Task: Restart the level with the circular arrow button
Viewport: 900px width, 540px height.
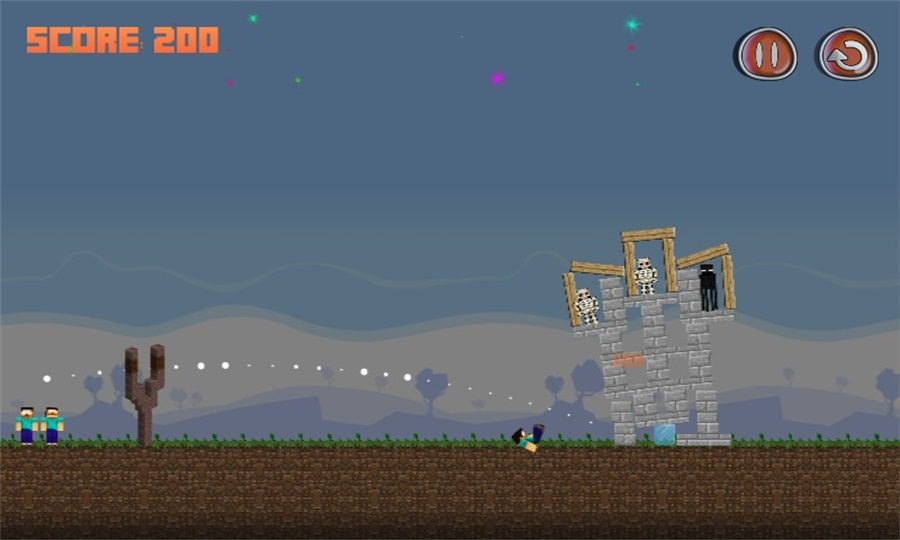Action: pyautogui.click(x=847, y=54)
